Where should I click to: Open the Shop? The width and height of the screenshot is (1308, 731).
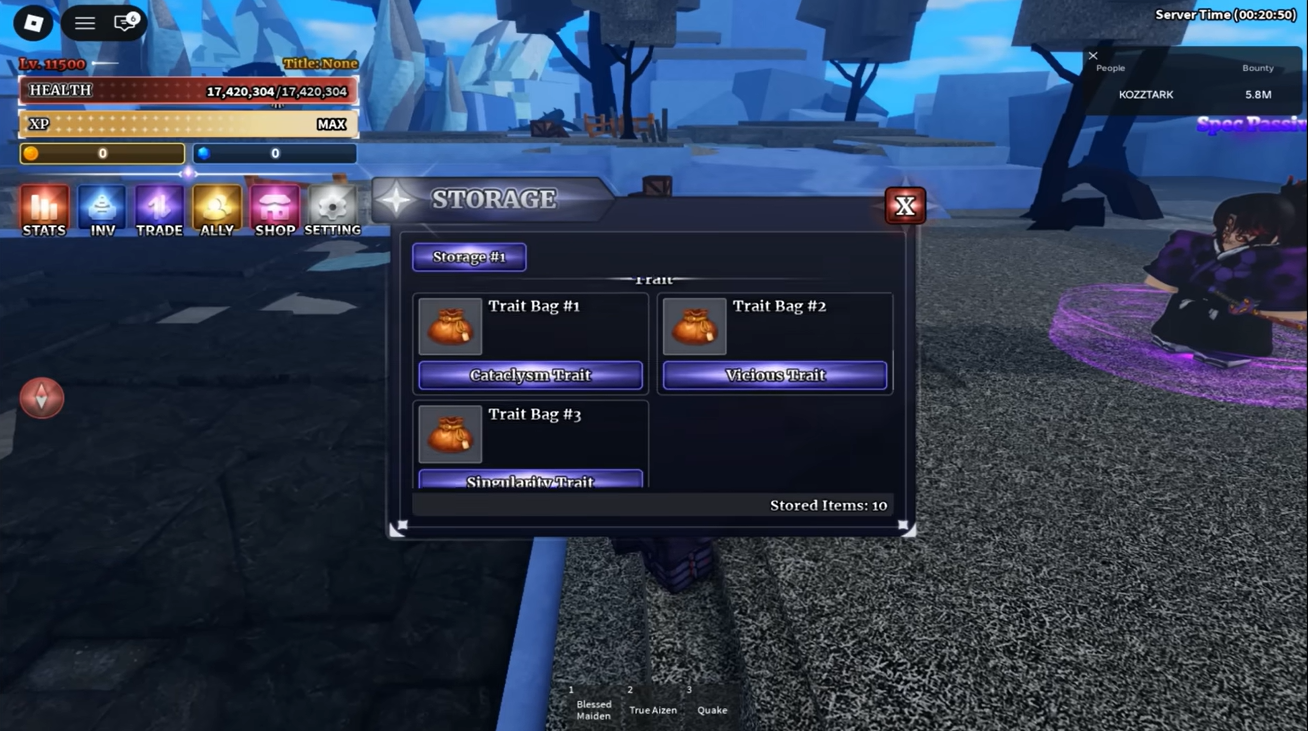click(x=275, y=210)
